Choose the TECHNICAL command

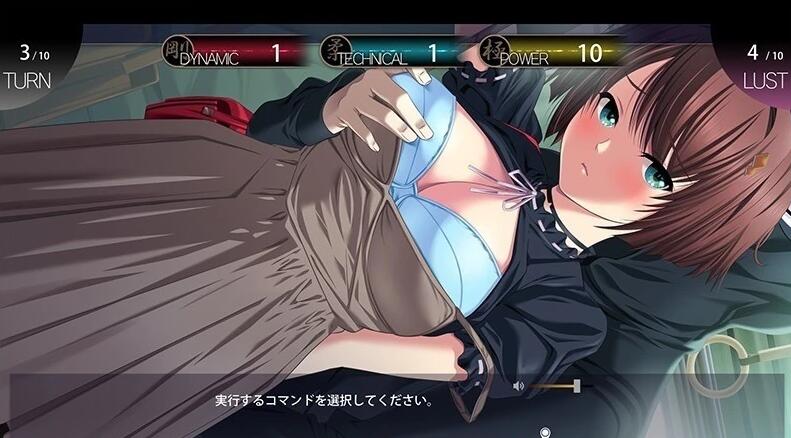pyautogui.click(x=390, y=52)
